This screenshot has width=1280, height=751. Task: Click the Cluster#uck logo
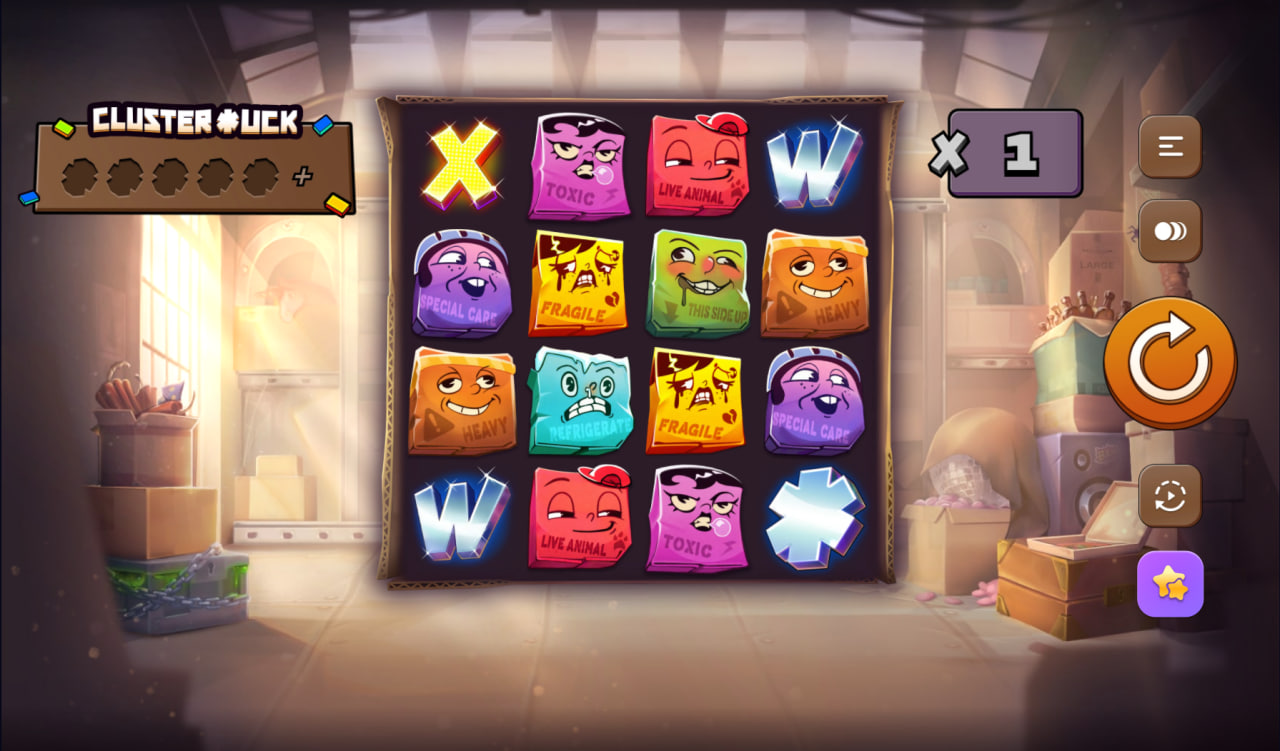(195, 121)
